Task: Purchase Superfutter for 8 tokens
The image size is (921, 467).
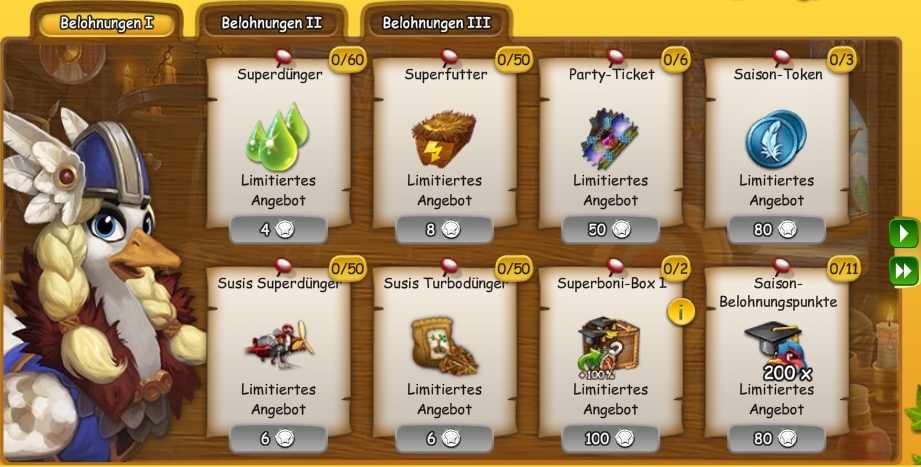Action: [x=444, y=230]
